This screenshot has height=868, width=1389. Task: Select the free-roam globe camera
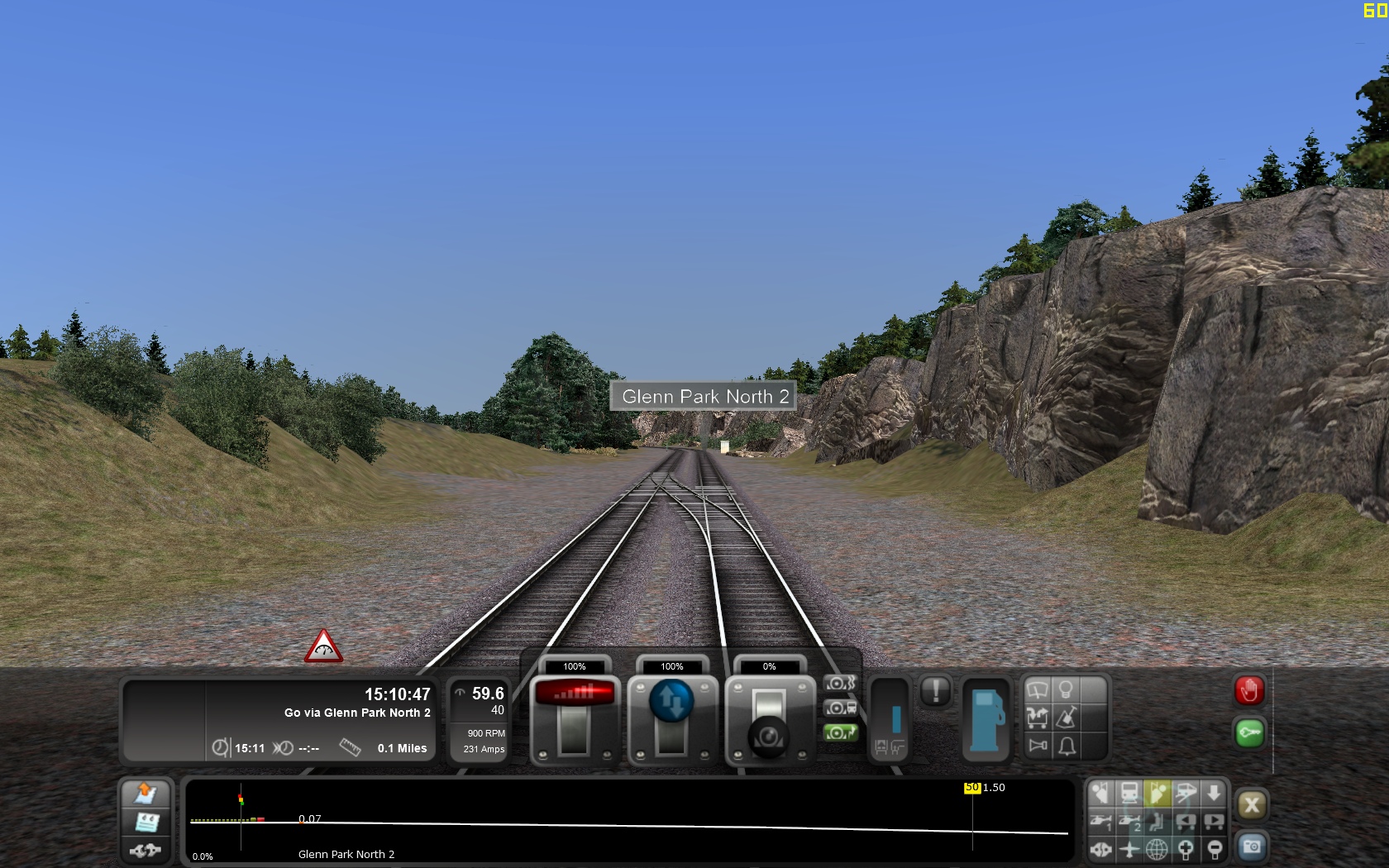(x=1157, y=848)
